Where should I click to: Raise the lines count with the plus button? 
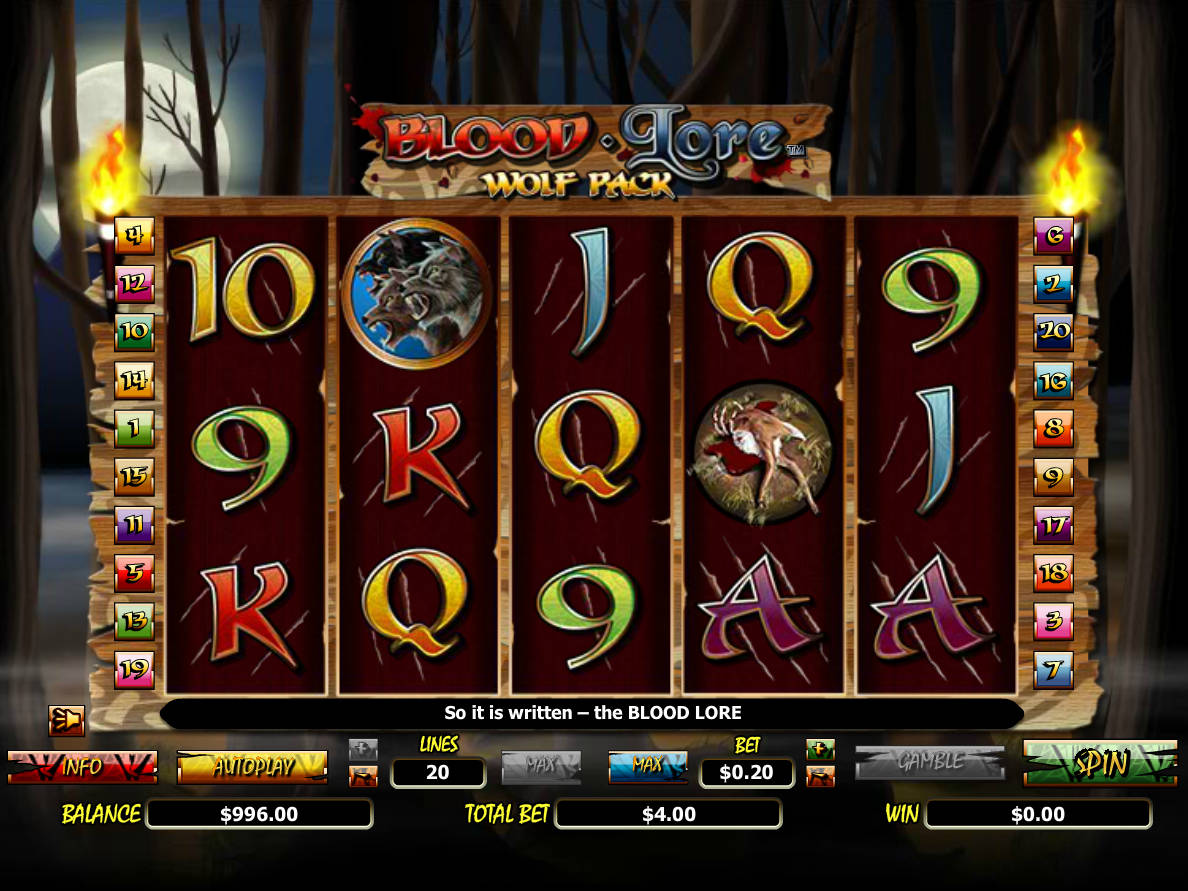click(x=363, y=749)
